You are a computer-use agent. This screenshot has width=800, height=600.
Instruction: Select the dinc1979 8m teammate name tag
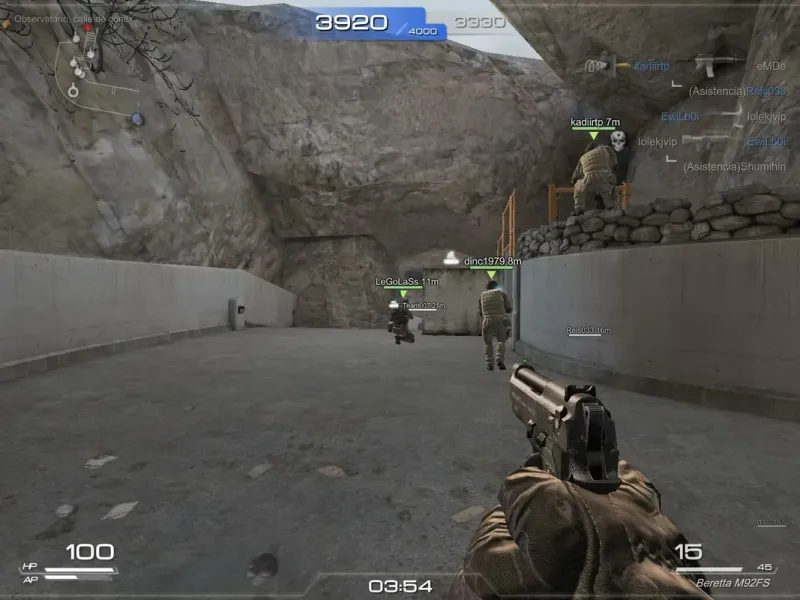pyautogui.click(x=493, y=261)
